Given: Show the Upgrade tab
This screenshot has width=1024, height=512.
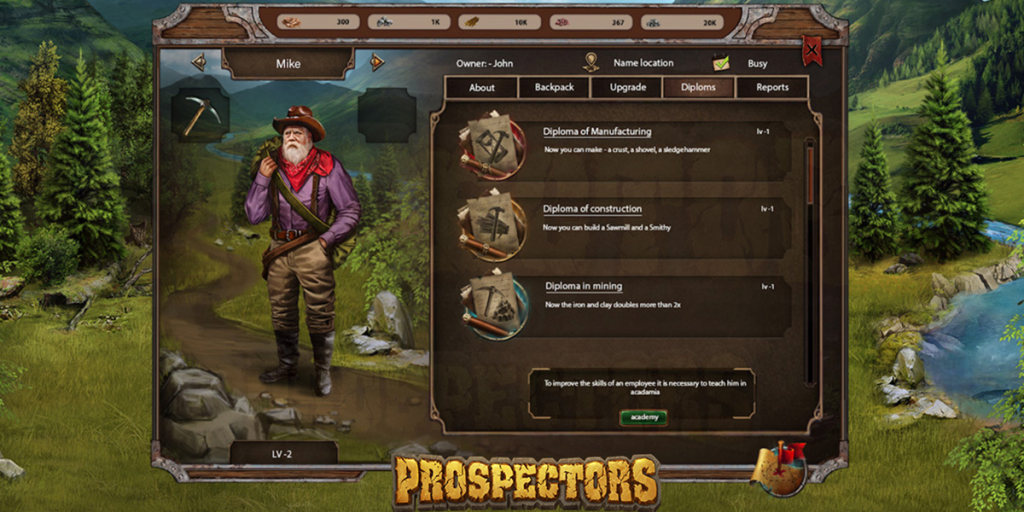Looking at the screenshot, I should (x=627, y=87).
